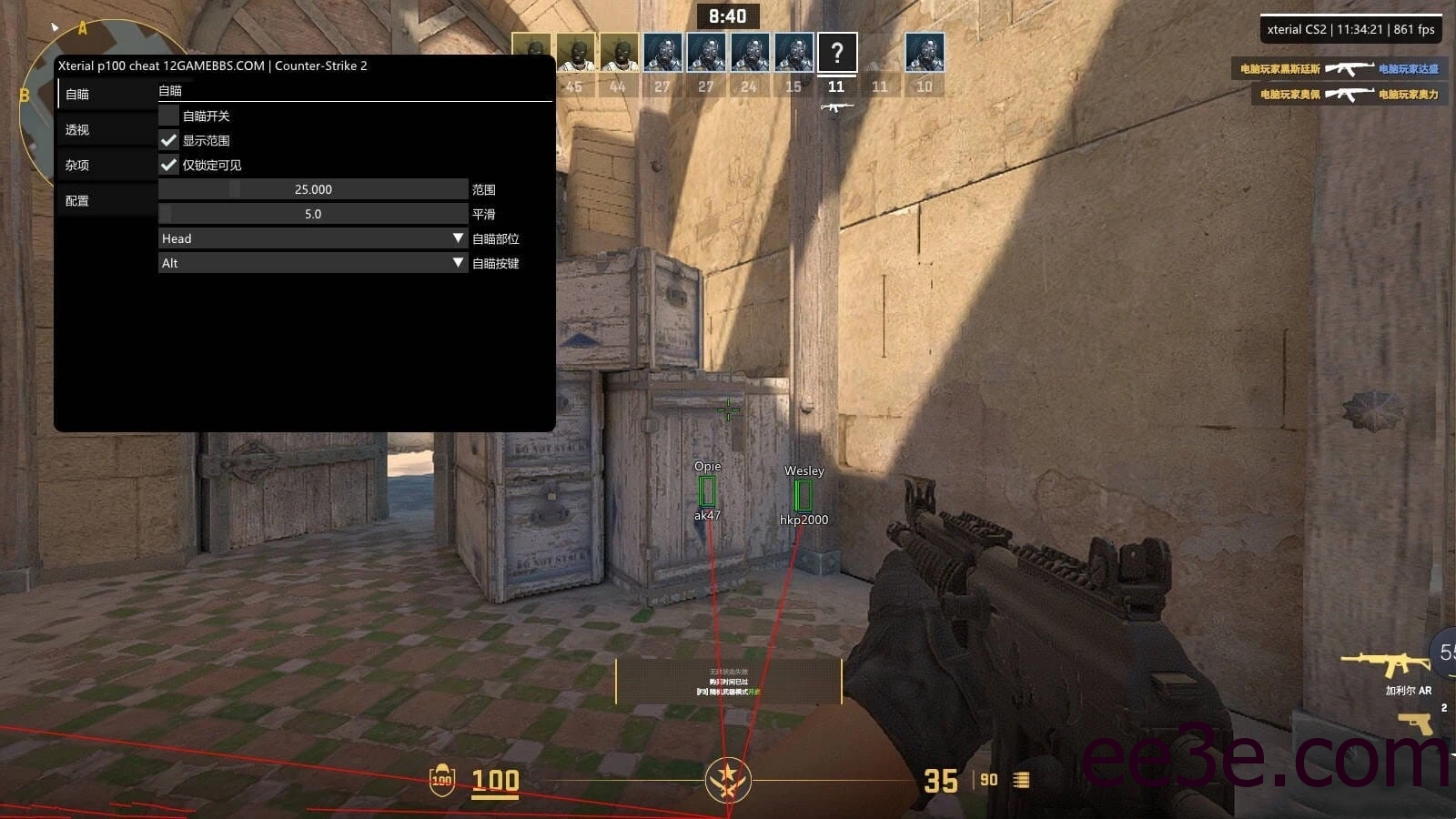
Task: Click the 平滑 slider showing 5.0
Action: point(313,214)
